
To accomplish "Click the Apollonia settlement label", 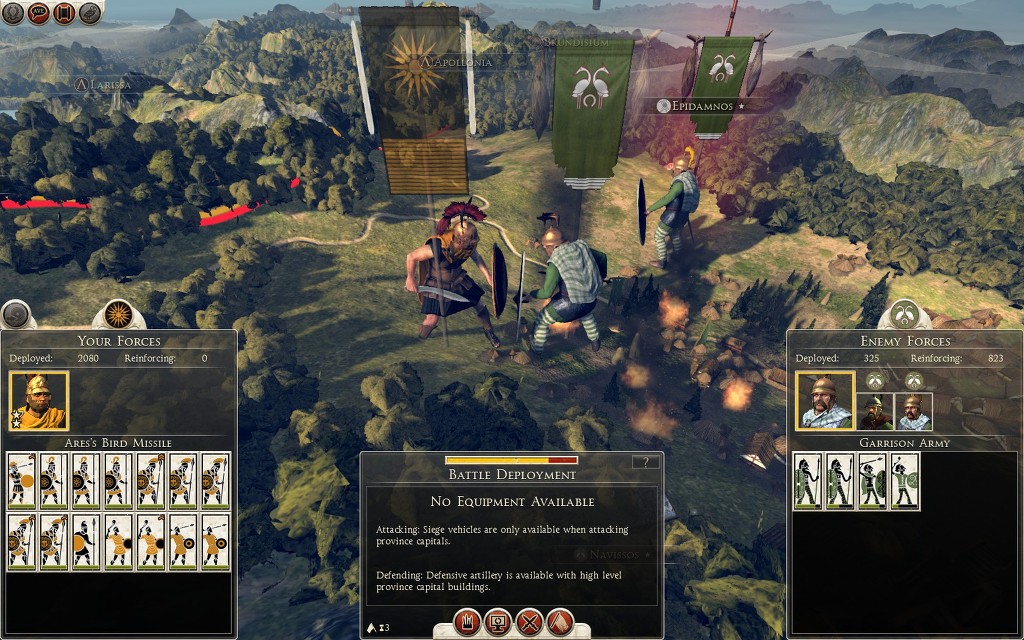I will point(461,62).
